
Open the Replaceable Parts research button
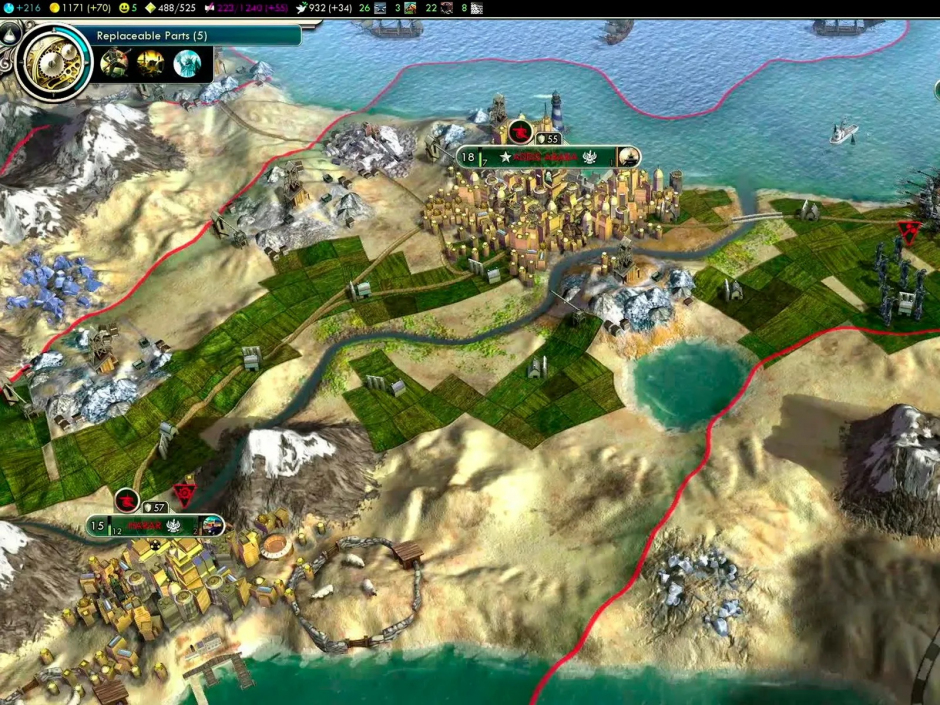(x=195, y=36)
